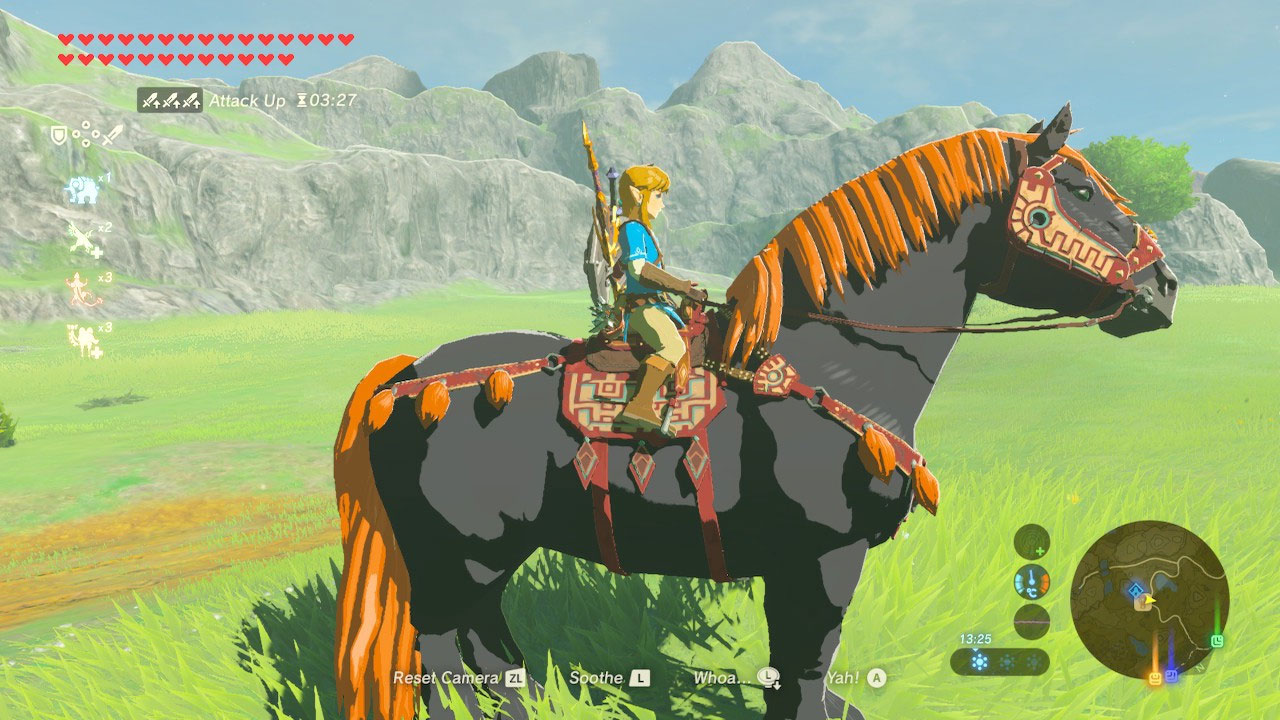Select the Attack Up buff icon

click(x=170, y=100)
